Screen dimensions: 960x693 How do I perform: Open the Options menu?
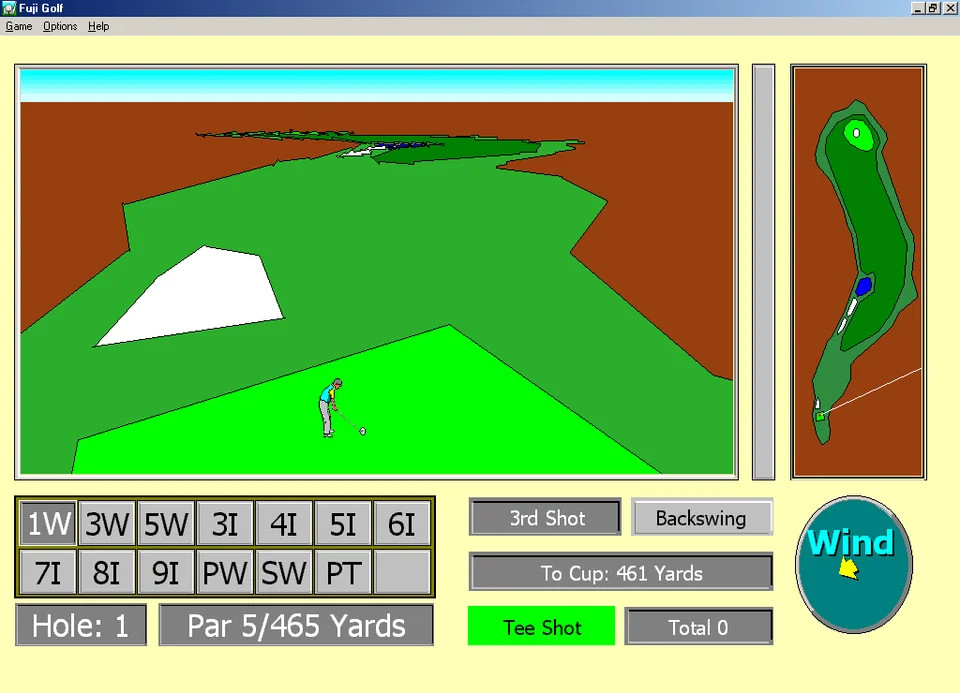tap(60, 26)
